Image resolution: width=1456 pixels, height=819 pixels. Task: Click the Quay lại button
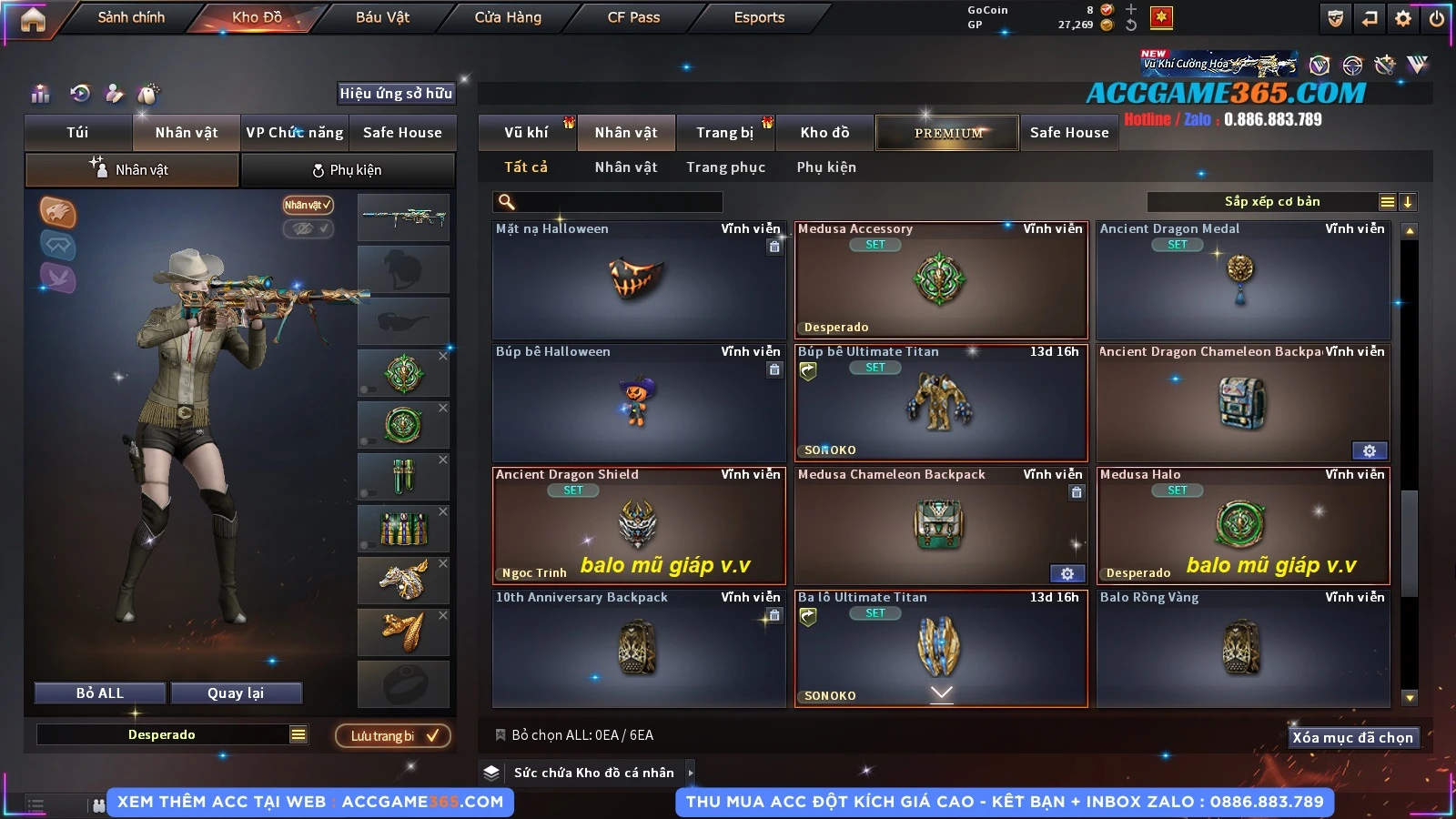(236, 693)
